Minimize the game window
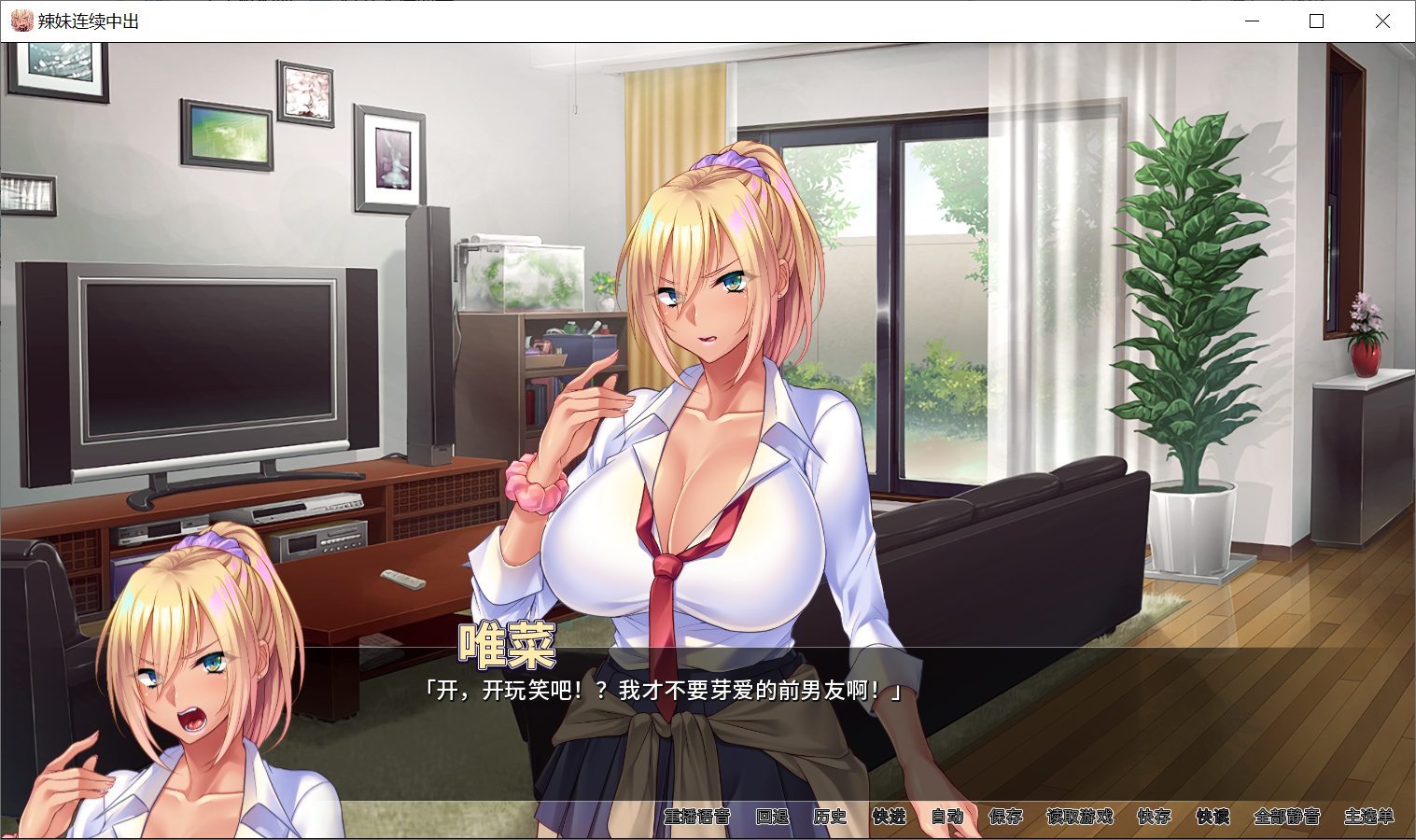 (x=1250, y=21)
